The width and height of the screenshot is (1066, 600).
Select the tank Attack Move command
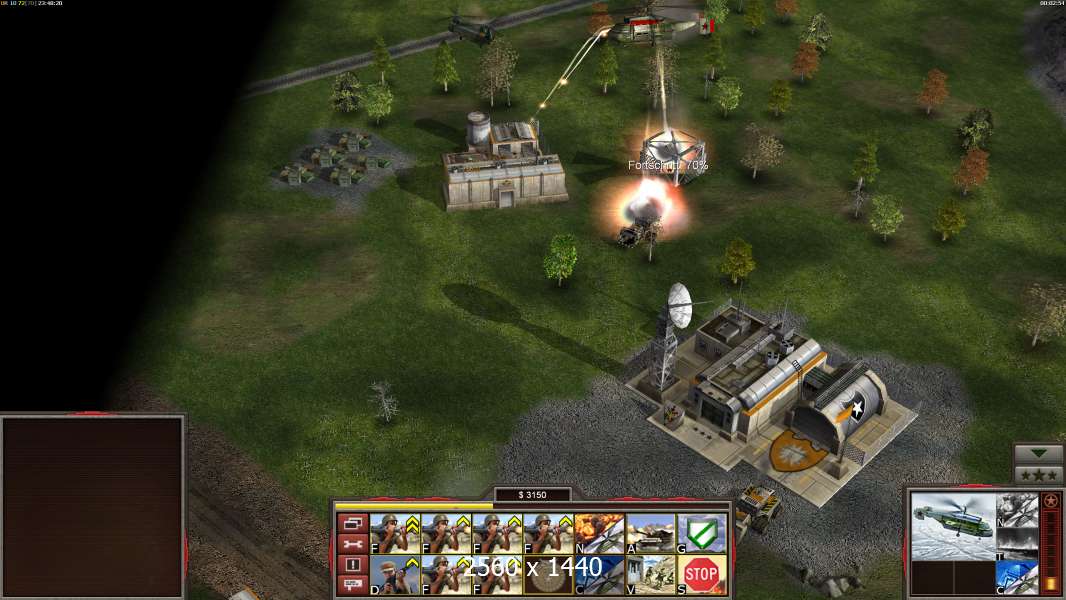click(651, 534)
